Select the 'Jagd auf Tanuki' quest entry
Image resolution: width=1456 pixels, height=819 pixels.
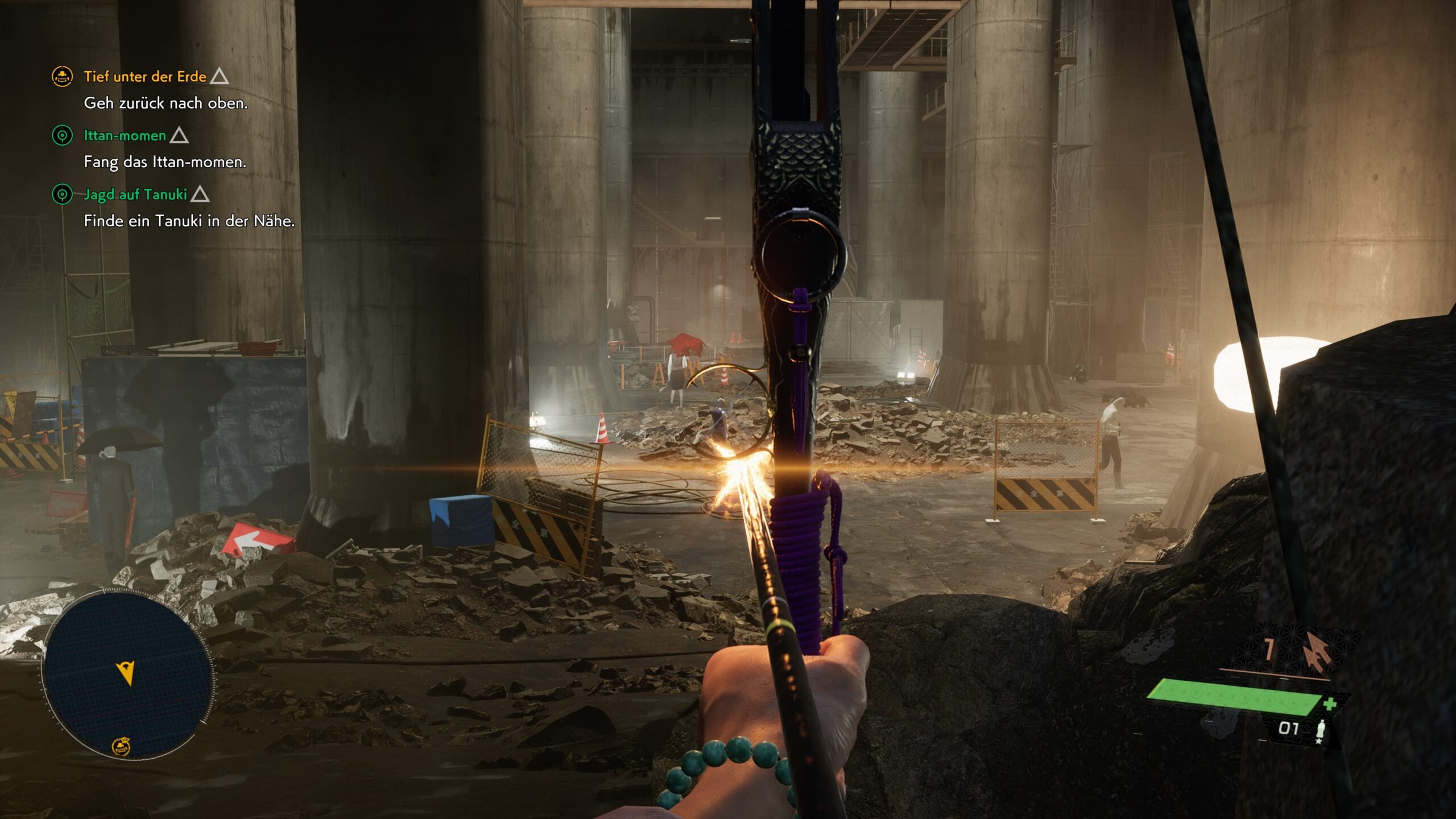tap(135, 195)
